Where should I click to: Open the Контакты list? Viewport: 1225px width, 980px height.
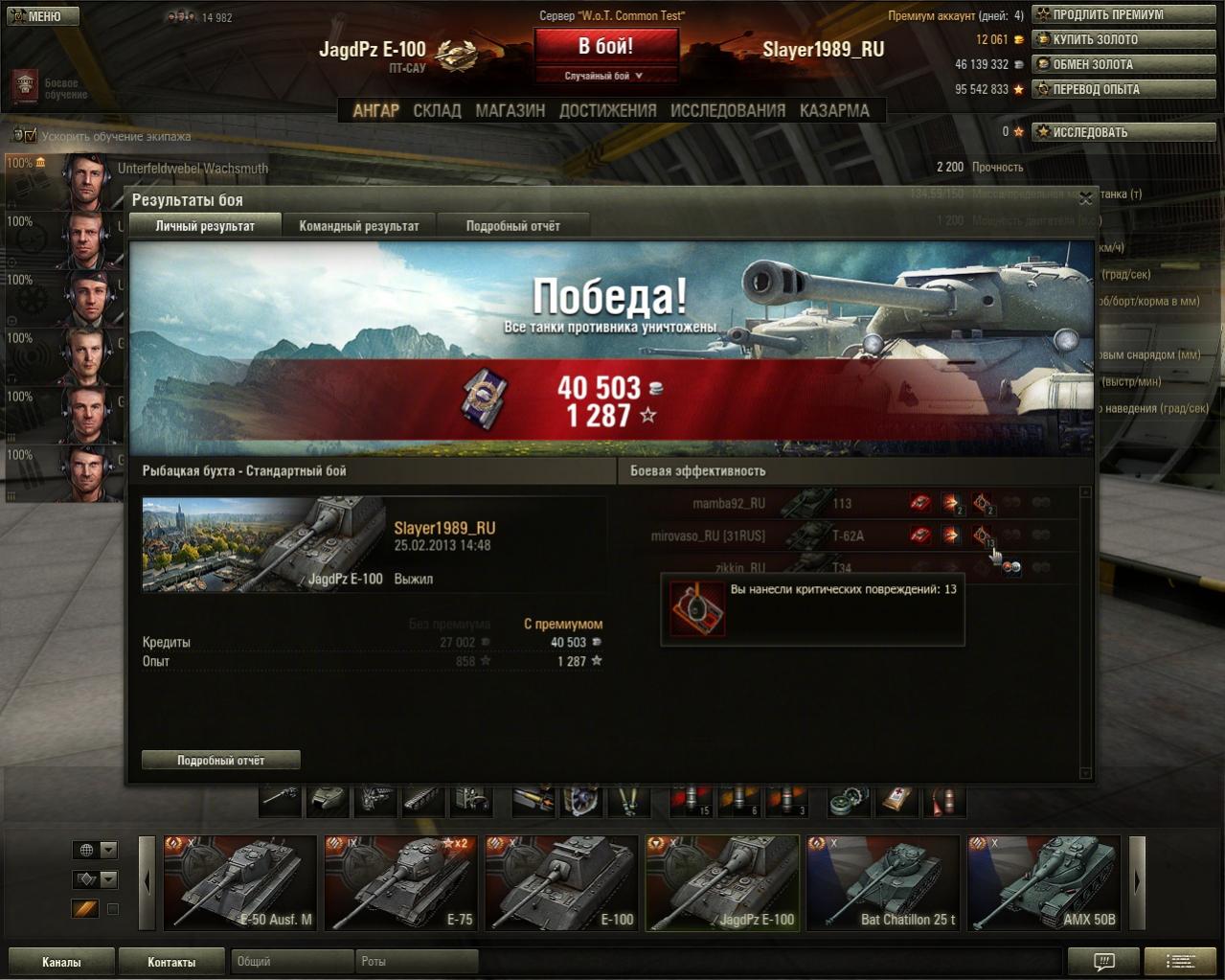pyautogui.click(x=171, y=962)
